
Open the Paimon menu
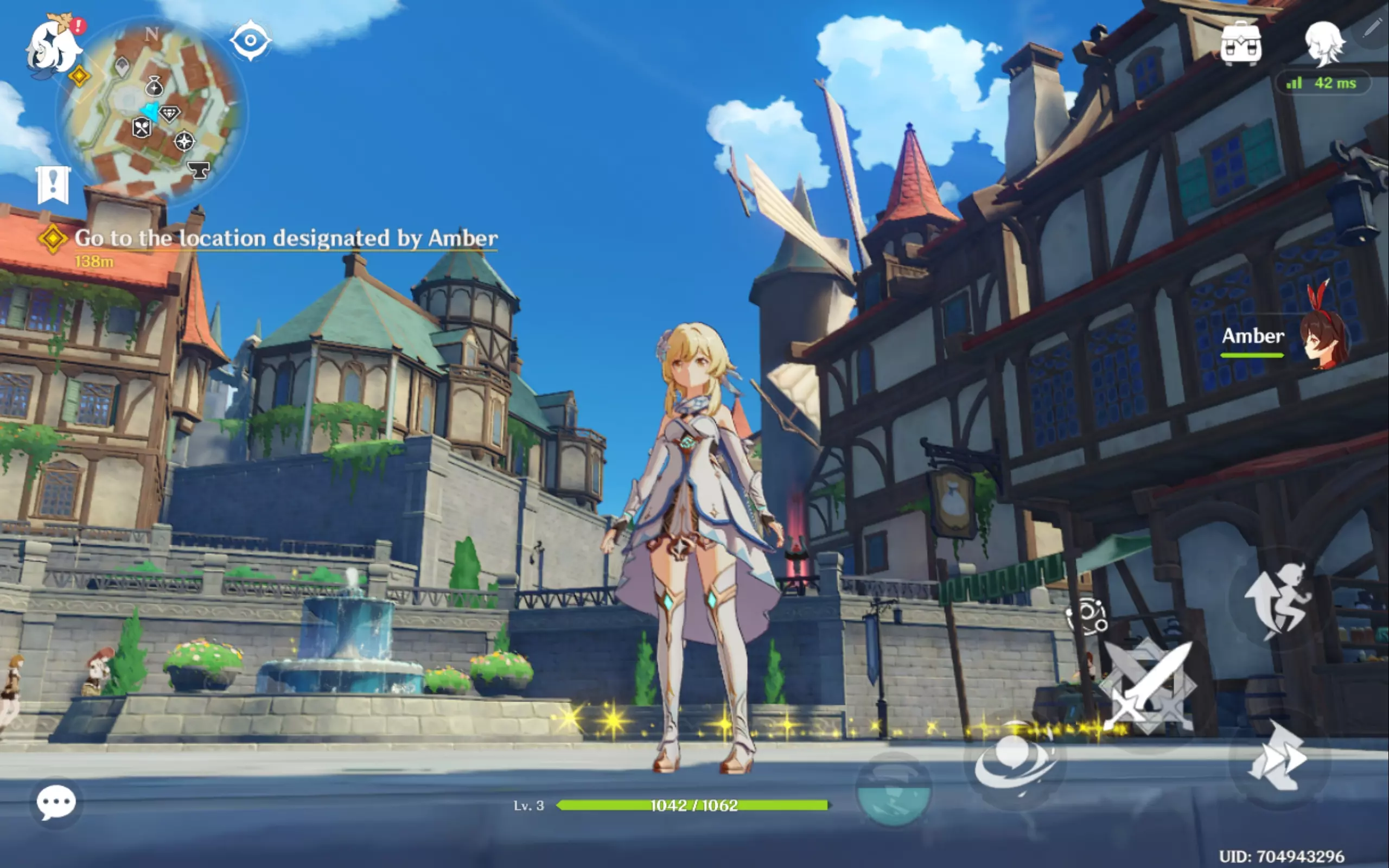(x=53, y=48)
